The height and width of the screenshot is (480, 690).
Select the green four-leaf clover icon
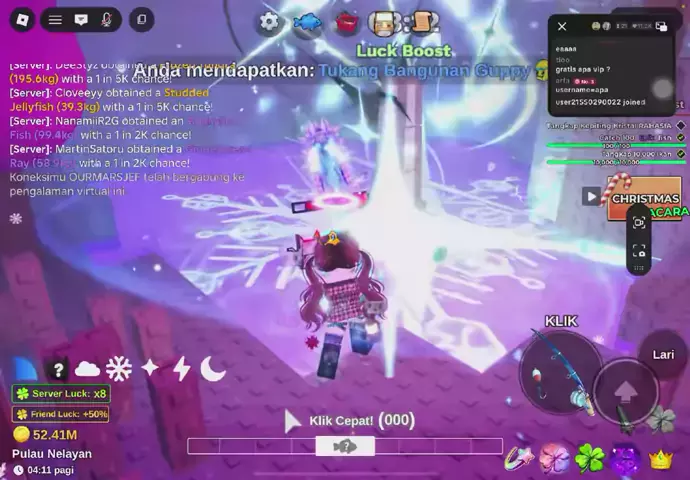tap(590, 458)
